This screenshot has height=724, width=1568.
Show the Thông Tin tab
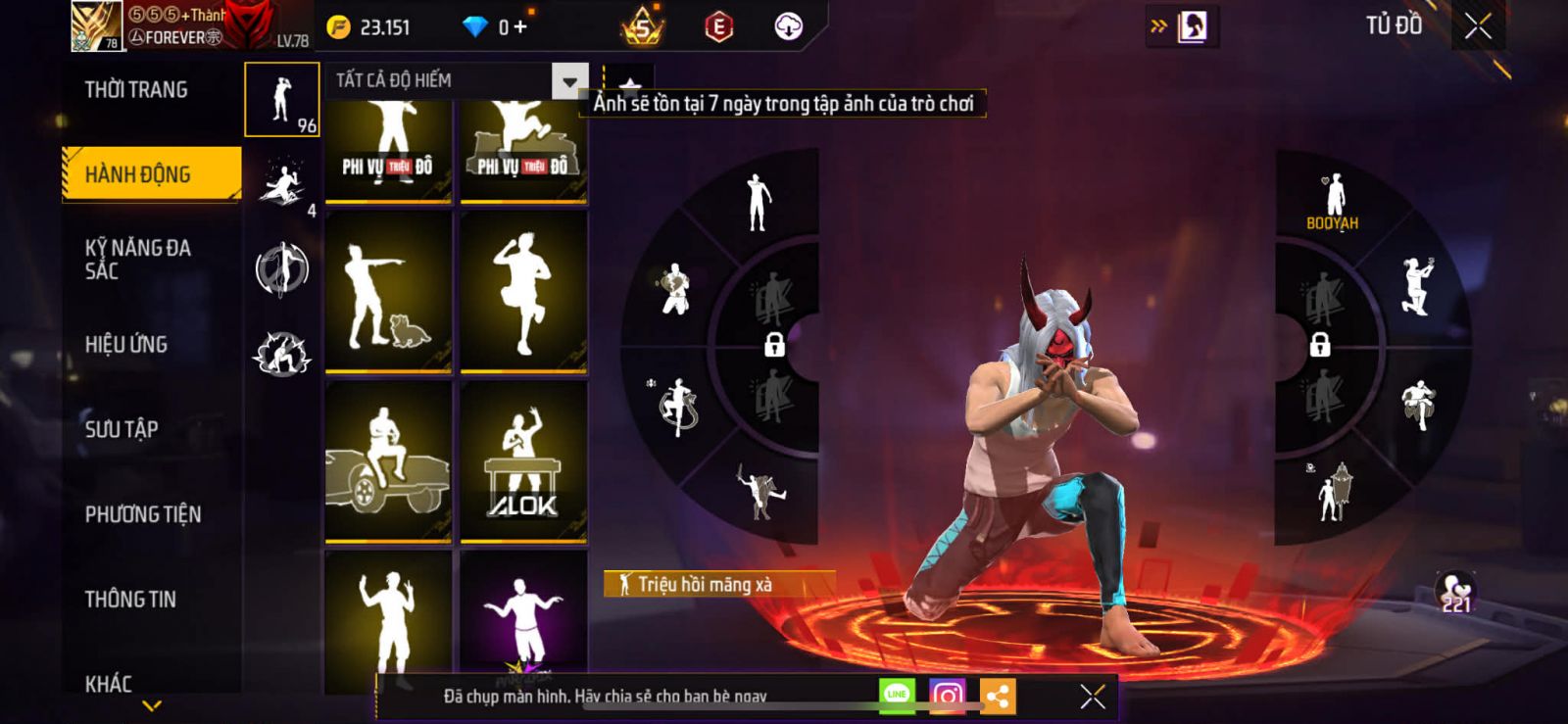click(x=130, y=600)
